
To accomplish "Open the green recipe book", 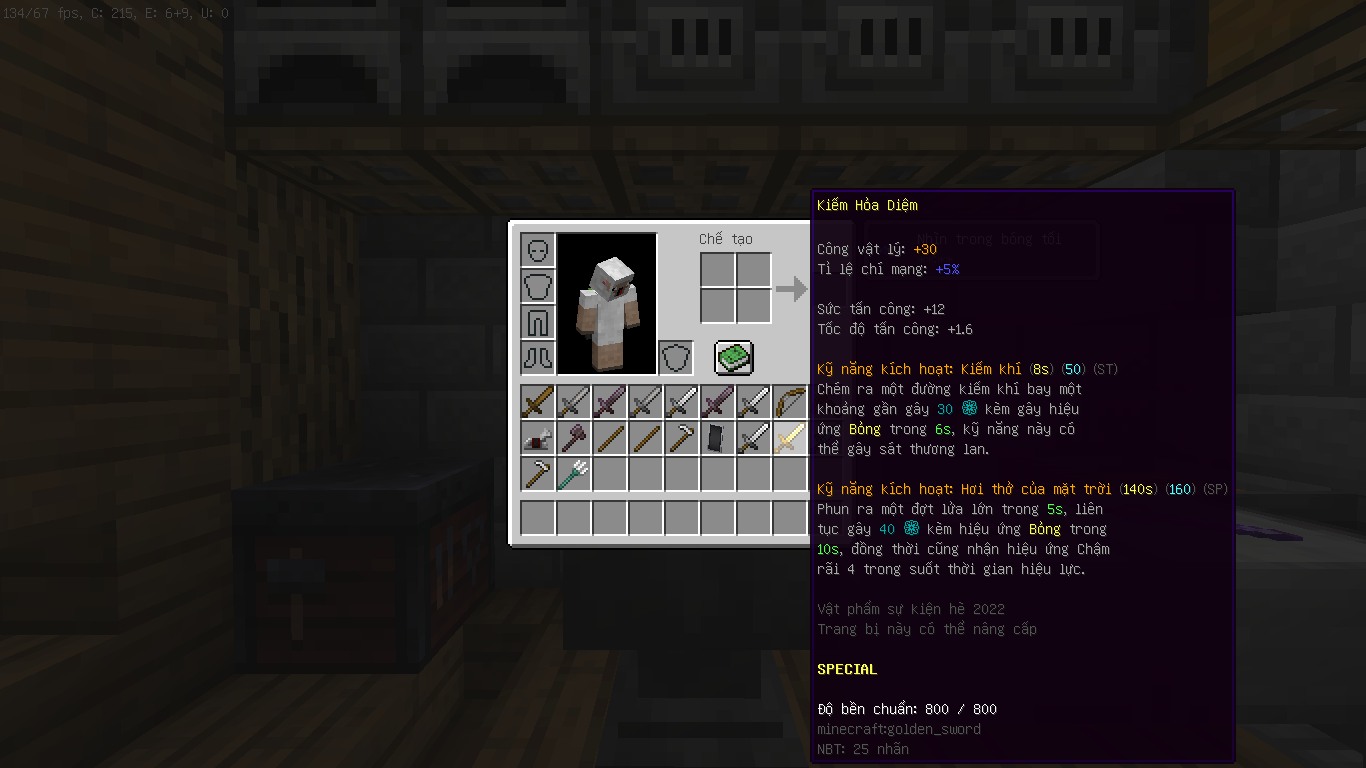I will pos(734,357).
